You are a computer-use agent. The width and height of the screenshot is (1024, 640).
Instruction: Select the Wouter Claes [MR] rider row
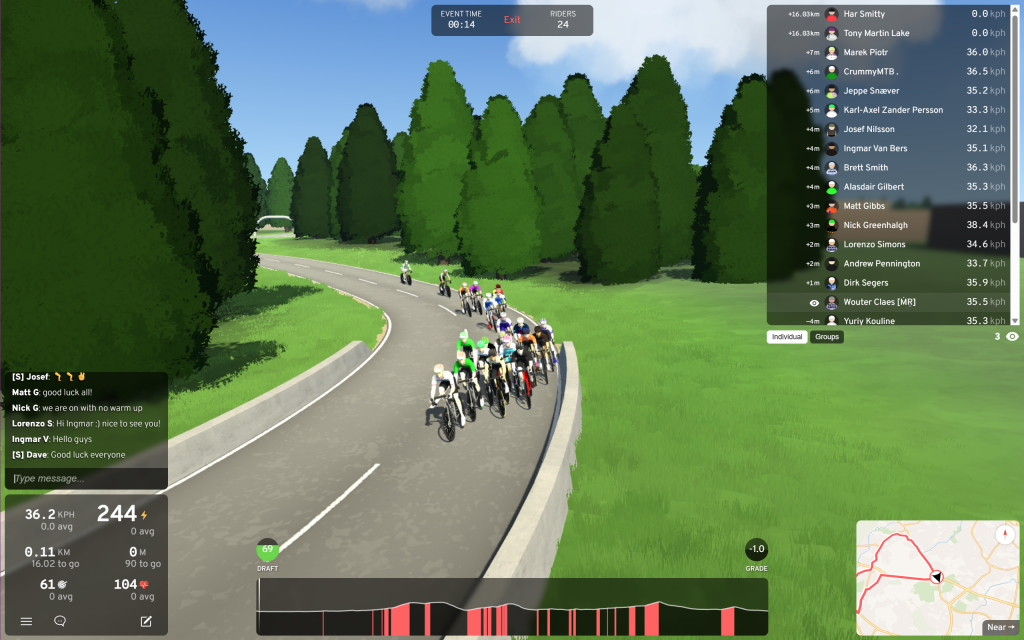coord(879,302)
